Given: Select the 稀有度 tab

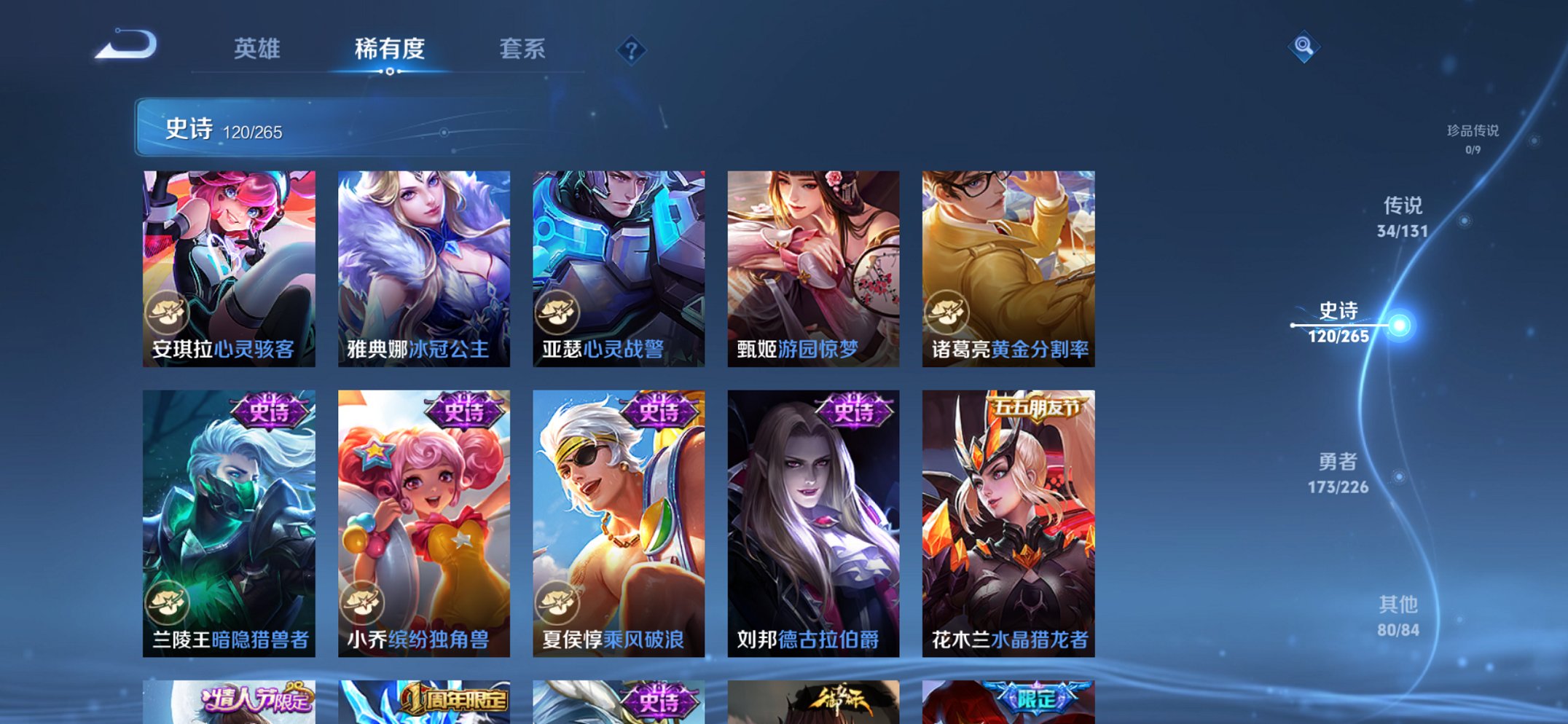Looking at the screenshot, I should tap(389, 48).
